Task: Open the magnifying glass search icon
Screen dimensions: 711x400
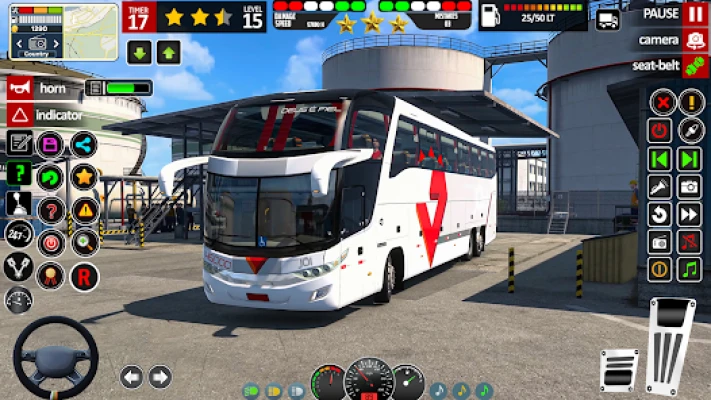Action: pyautogui.click(x=84, y=243)
